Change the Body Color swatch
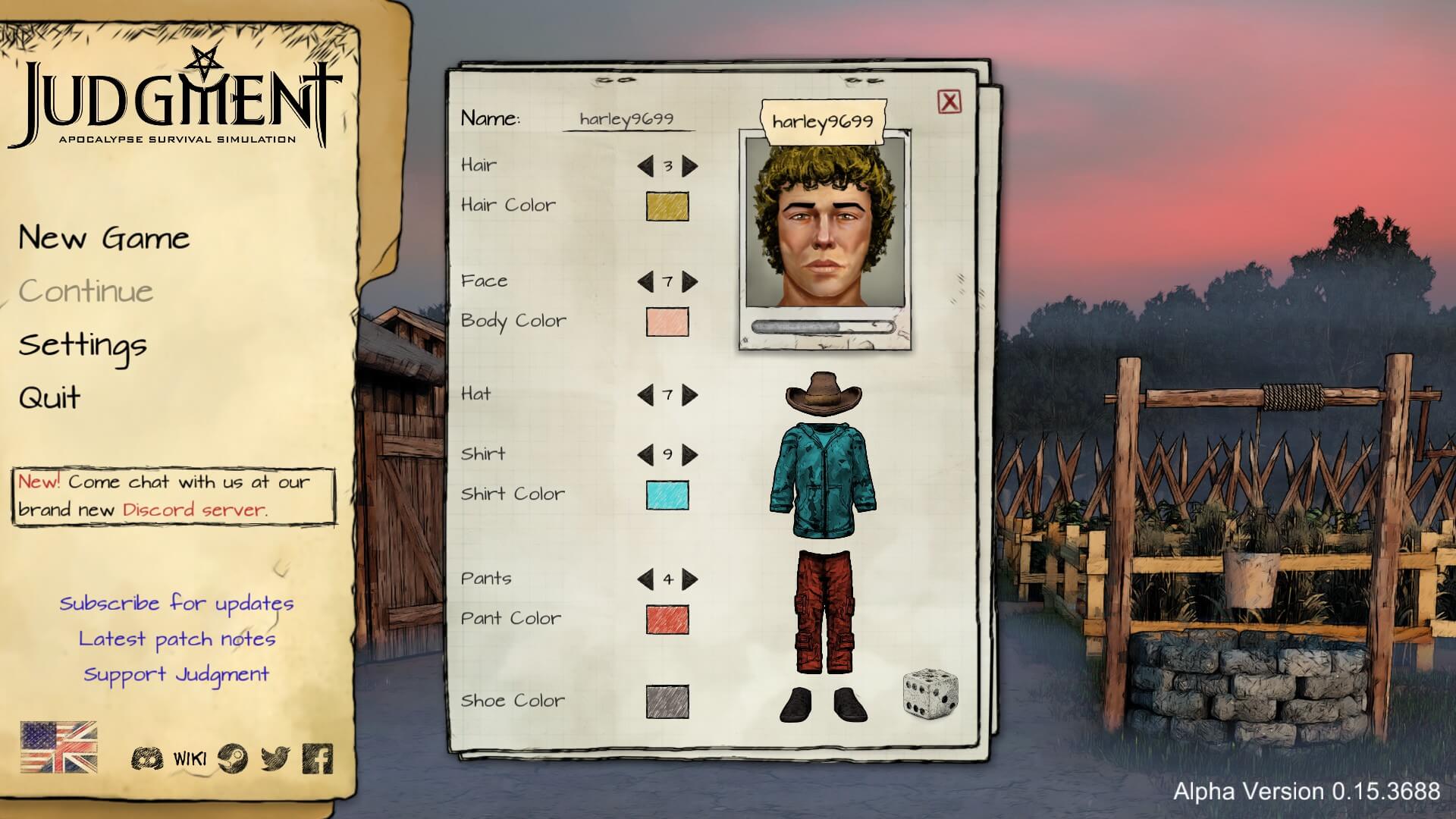 [667, 322]
